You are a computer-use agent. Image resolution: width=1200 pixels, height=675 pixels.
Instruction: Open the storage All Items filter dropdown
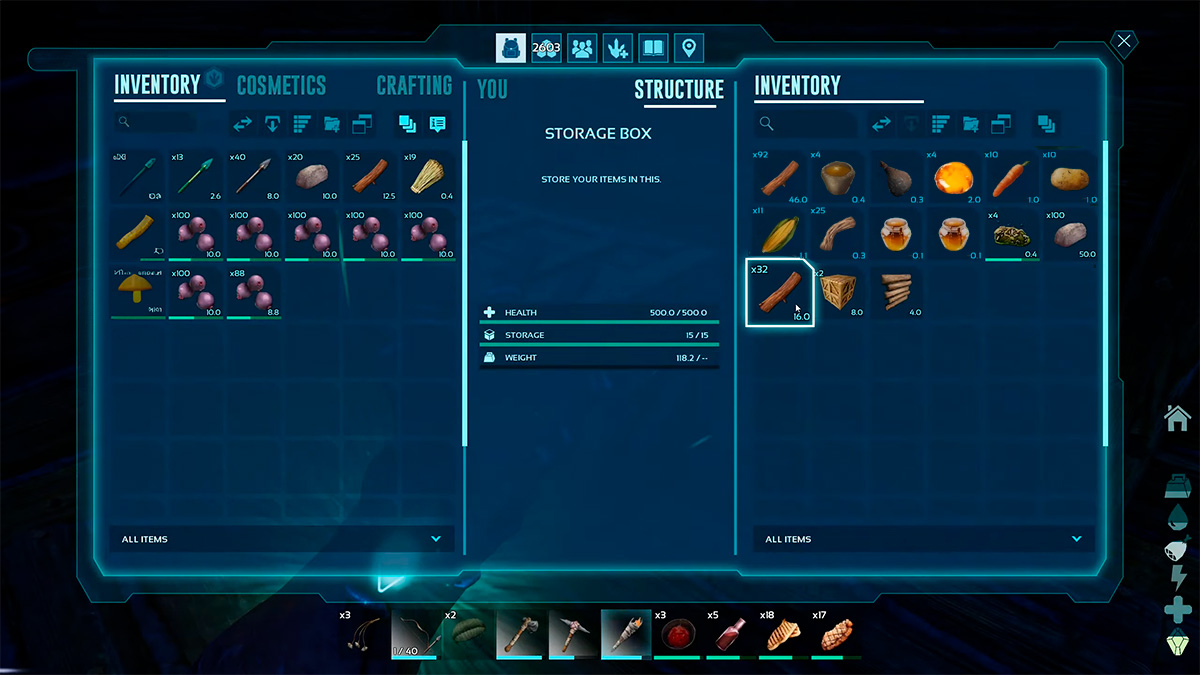(924, 539)
